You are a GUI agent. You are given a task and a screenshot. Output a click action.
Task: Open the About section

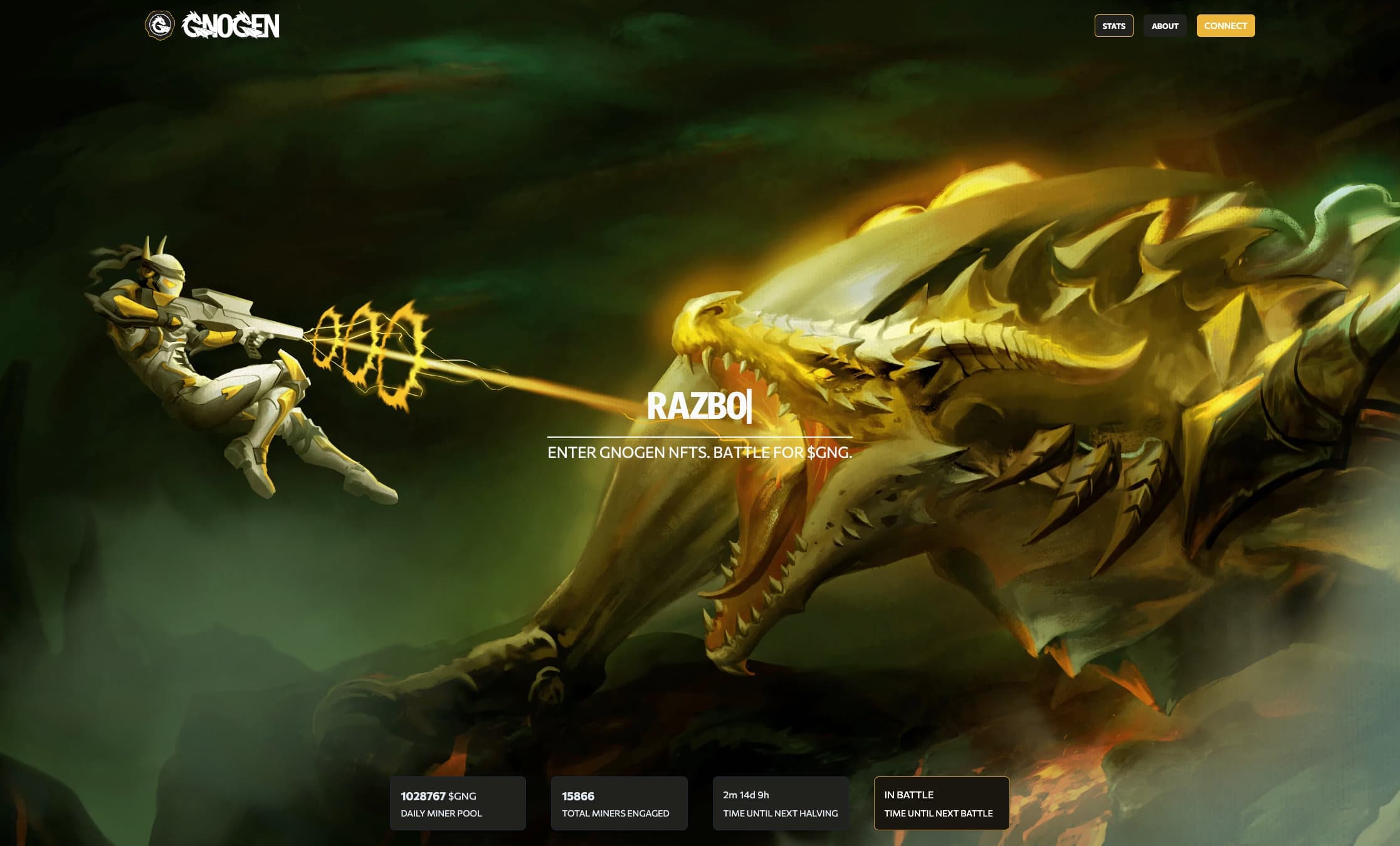(x=1165, y=26)
